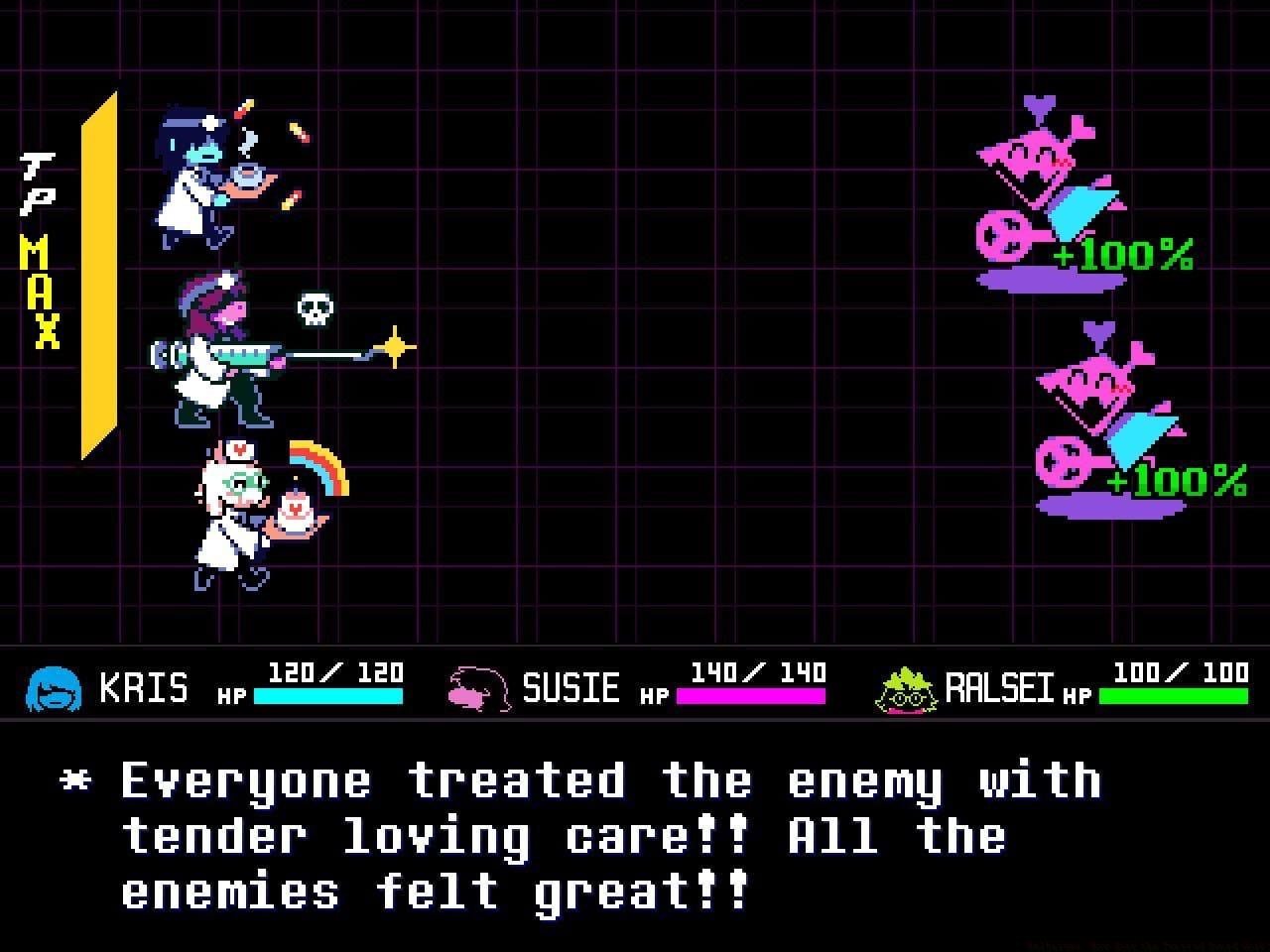
Task: Click the purple heart above the top enemy
Action: (x=1038, y=104)
